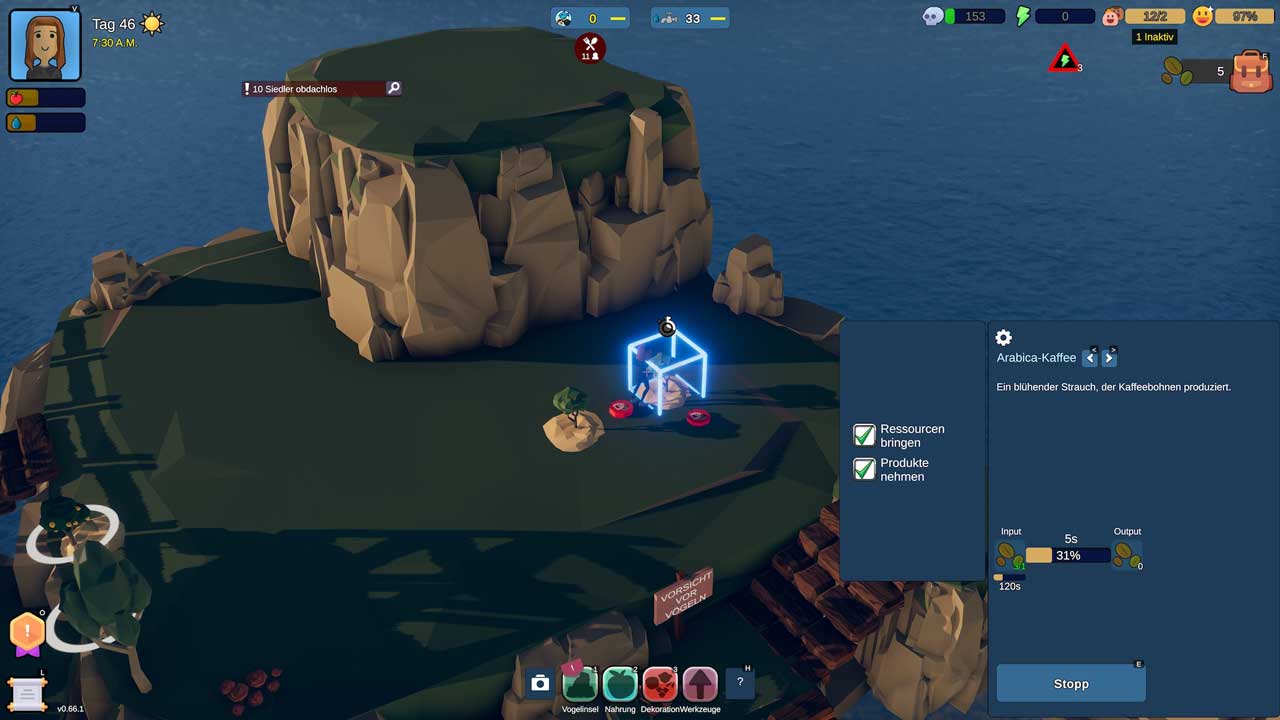The image size is (1280, 720).
Task: Toggle the Ressourcen bringen checkbox
Action: point(864,435)
